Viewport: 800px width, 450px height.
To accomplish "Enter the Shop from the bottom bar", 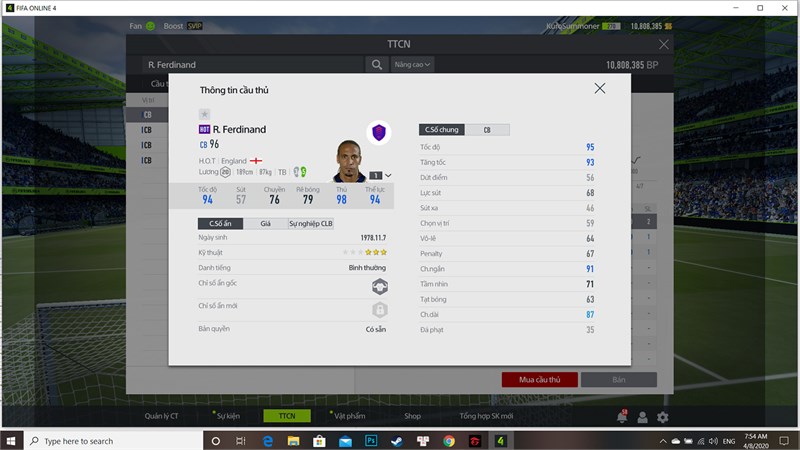I will point(412,416).
